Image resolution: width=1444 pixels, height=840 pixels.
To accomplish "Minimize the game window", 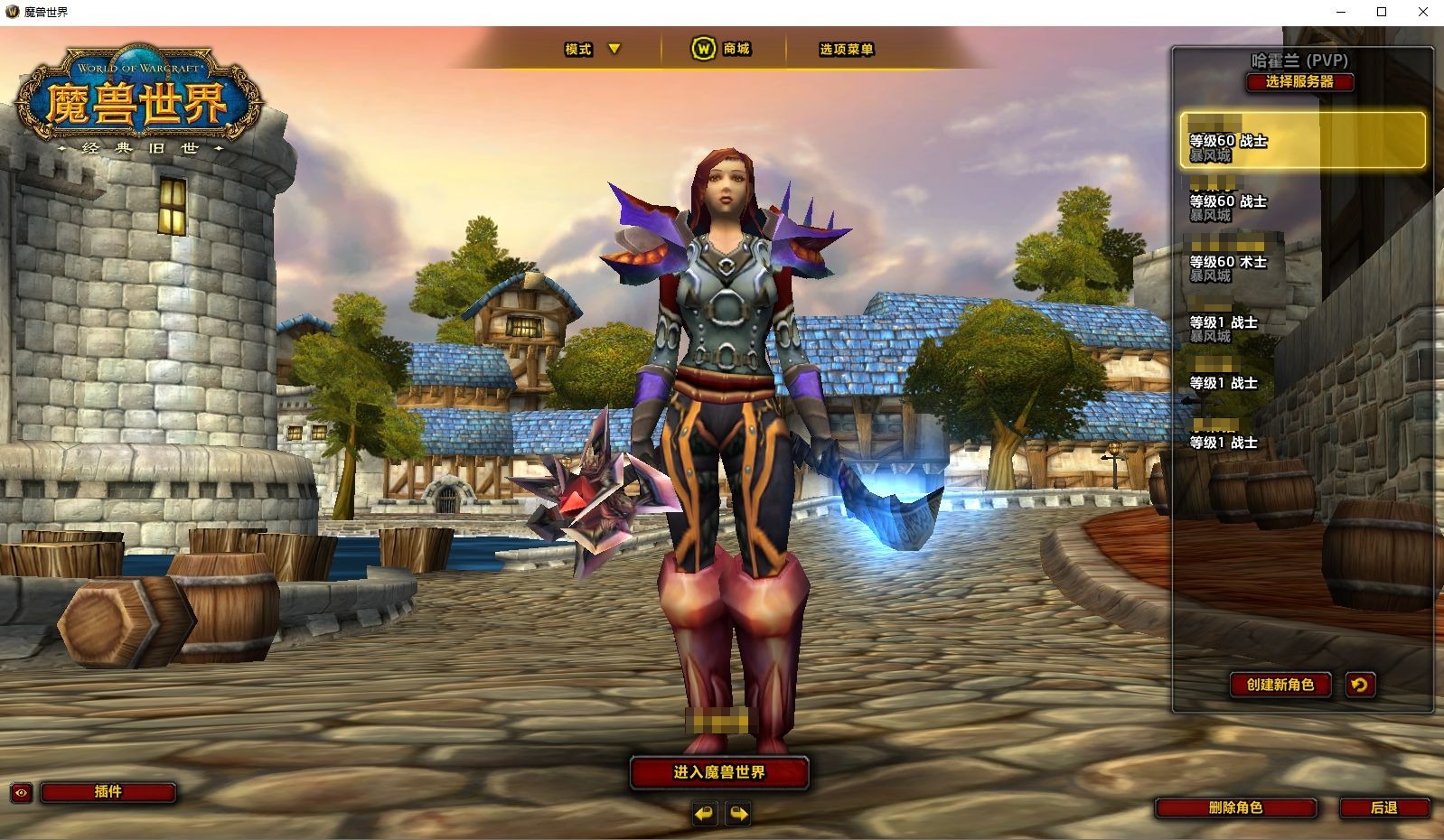I will [x=1341, y=12].
